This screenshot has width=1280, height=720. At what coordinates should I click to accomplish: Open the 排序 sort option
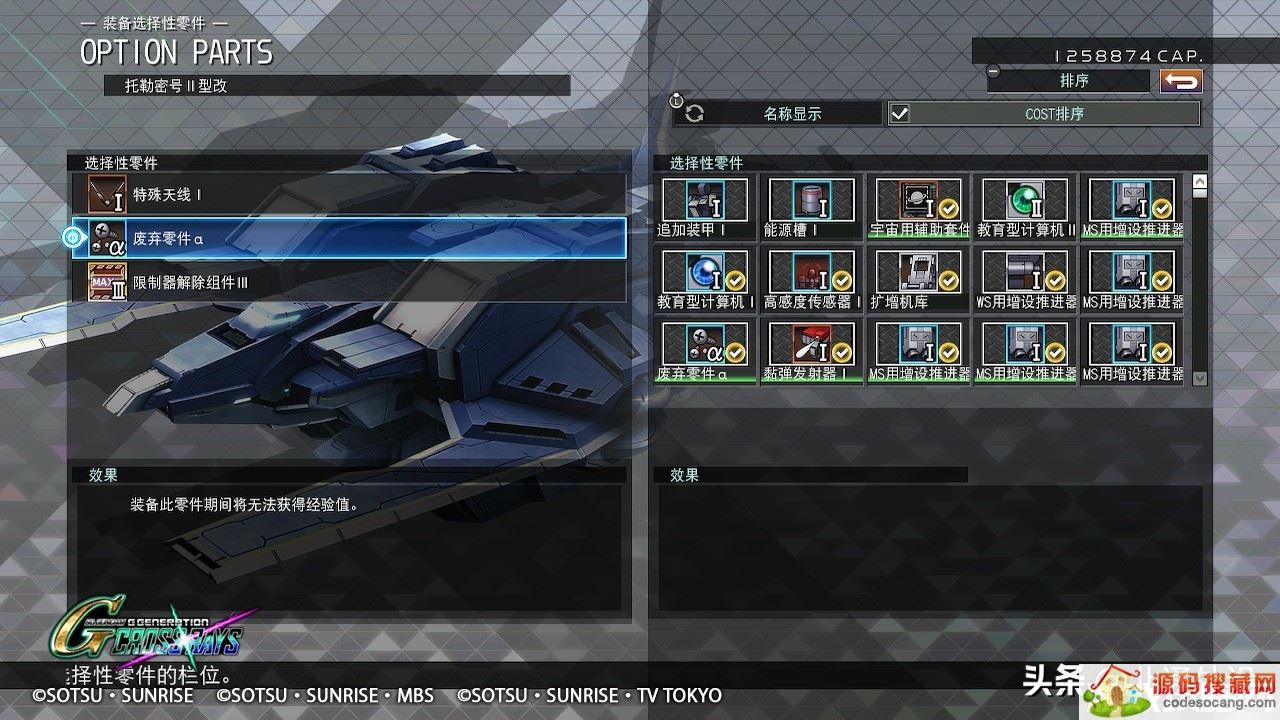pyautogui.click(x=1073, y=81)
